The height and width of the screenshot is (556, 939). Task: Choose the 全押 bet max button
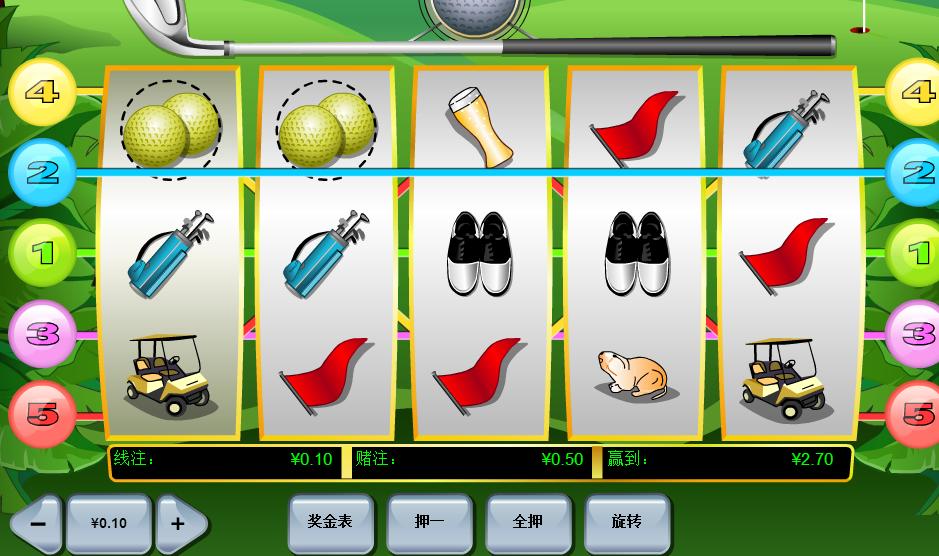pyautogui.click(x=527, y=522)
